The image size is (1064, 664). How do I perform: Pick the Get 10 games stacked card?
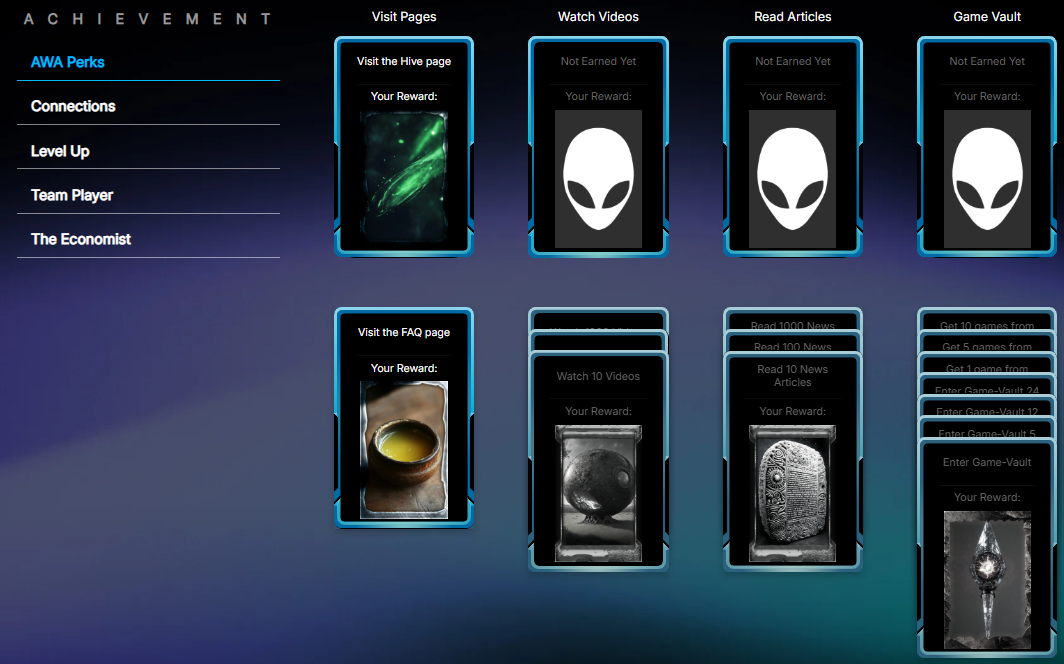(986, 325)
